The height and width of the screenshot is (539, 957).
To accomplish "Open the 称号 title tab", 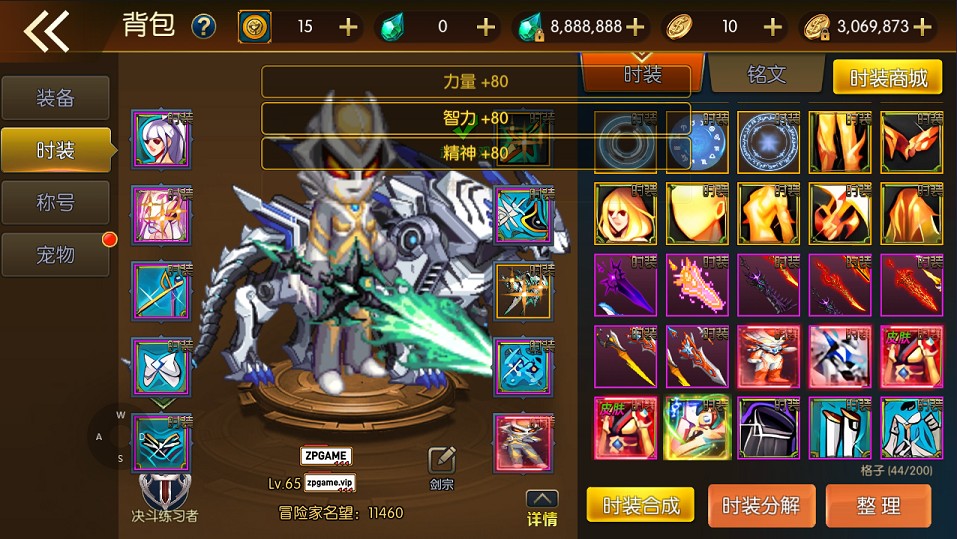I will pos(55,202).
